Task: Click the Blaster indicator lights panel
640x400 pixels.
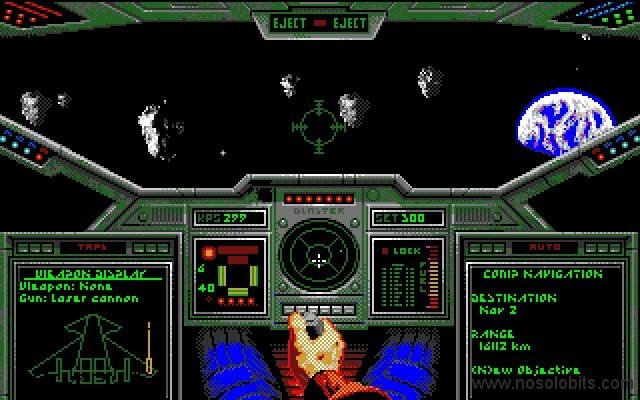Action: (x=319, y=198)
